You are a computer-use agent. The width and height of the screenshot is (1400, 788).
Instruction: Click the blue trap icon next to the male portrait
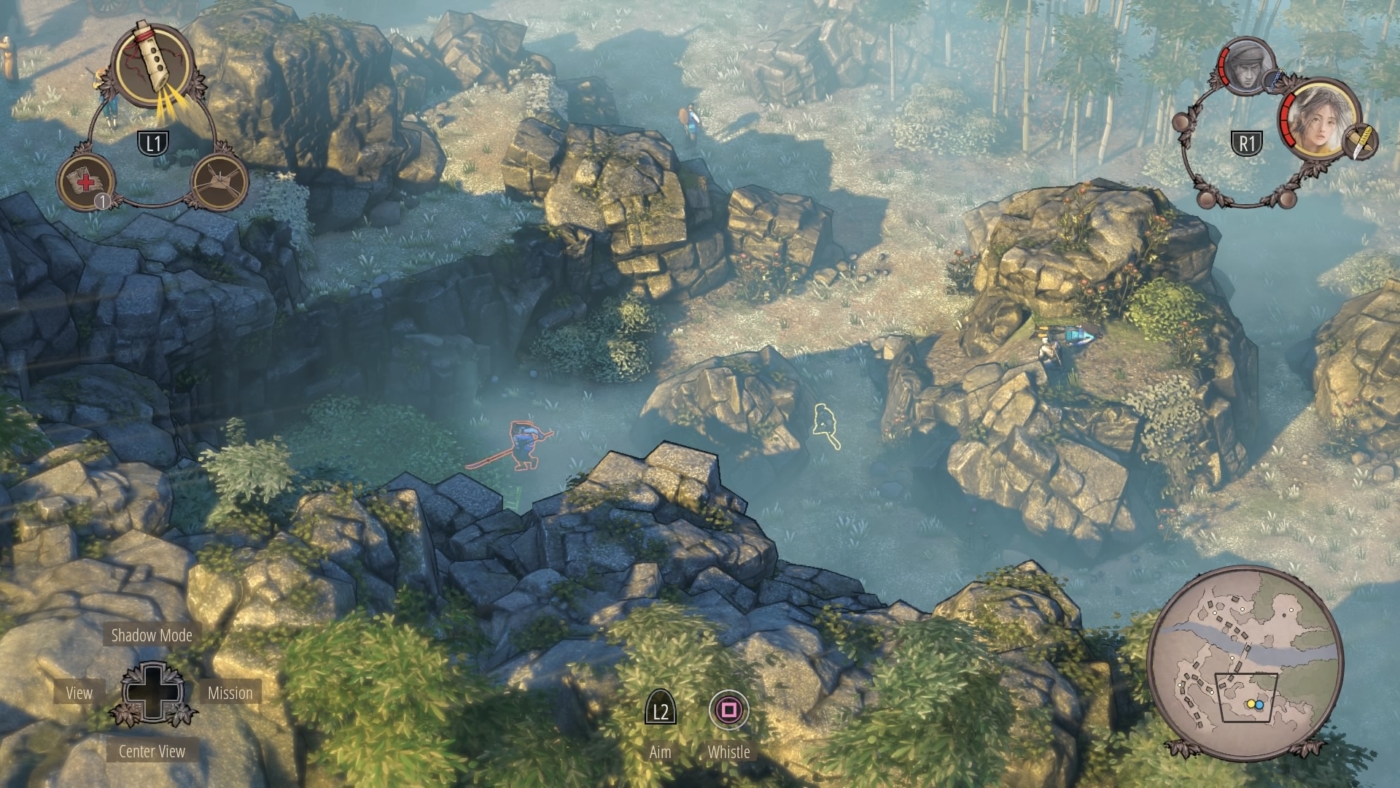(x=1274, y=79)
